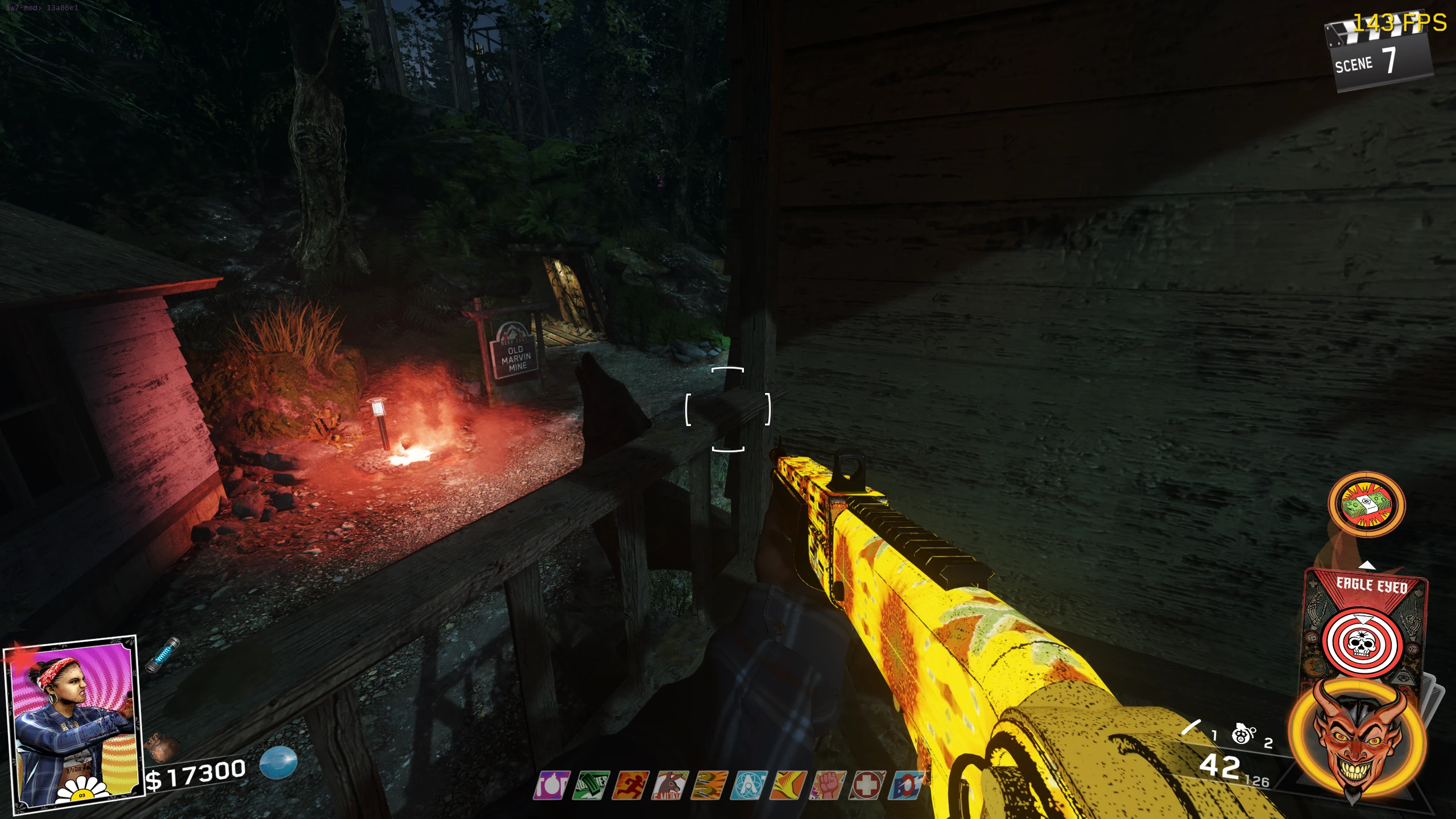Click the twin bullets perk icon
Viewport: 1456px width, 819px height.
pyautogui.click(x=710, y=785)
